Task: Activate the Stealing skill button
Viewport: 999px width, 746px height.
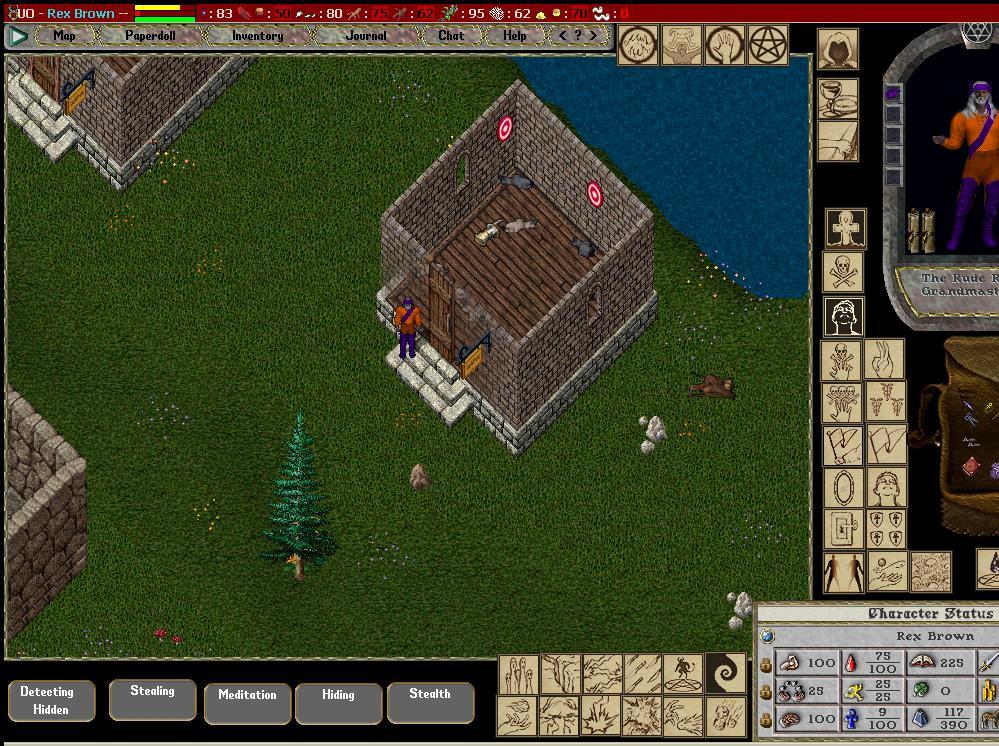Action: 152,698
